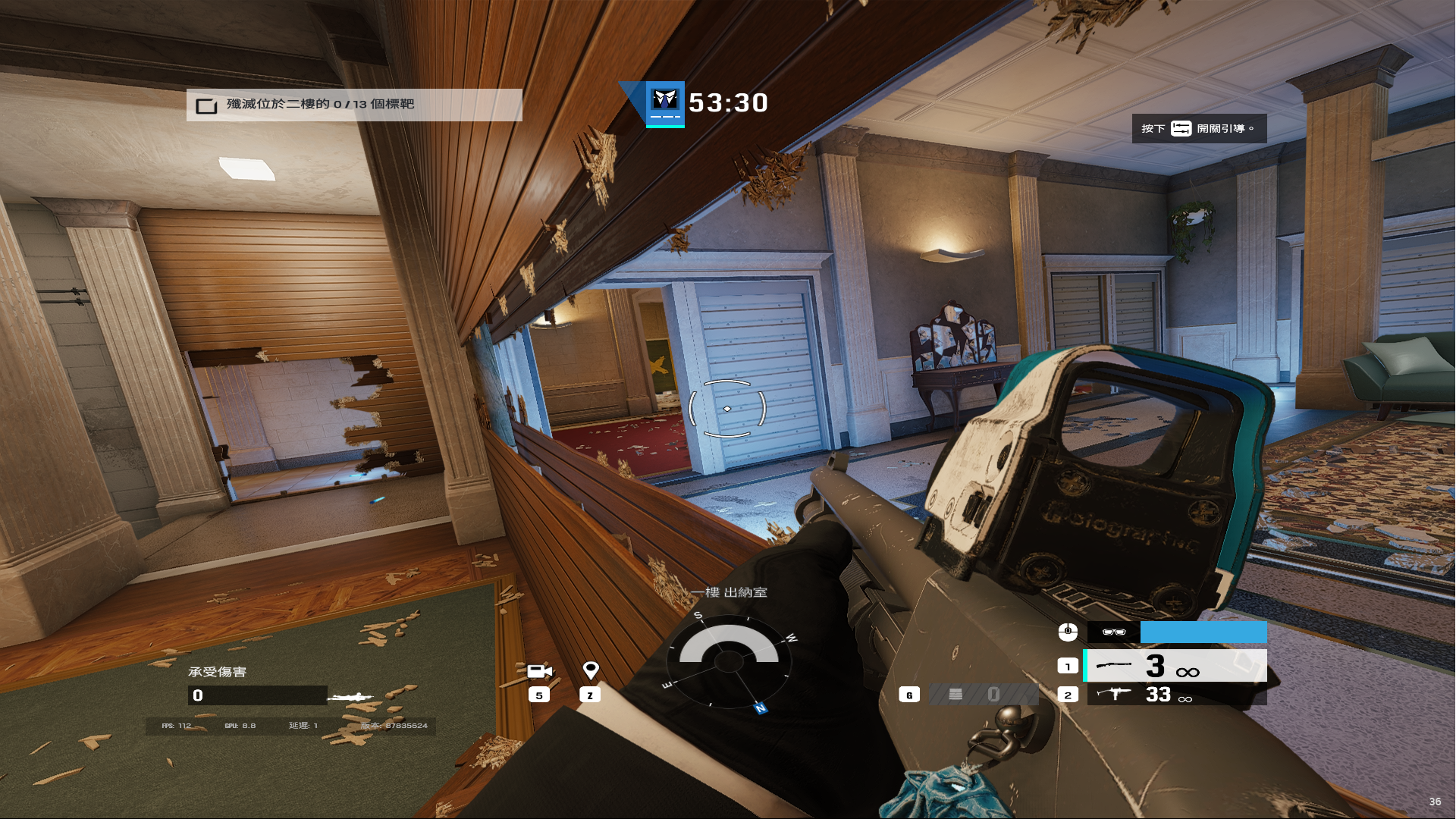Open the observation camera tool icon

[x=539, y=671]
